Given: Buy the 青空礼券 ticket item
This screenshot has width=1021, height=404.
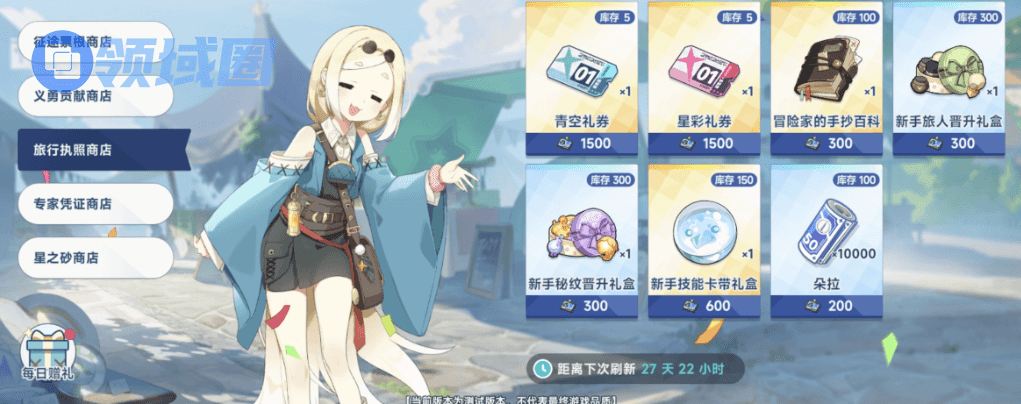Looking at the screenshot, I should (x=581, y=78).
